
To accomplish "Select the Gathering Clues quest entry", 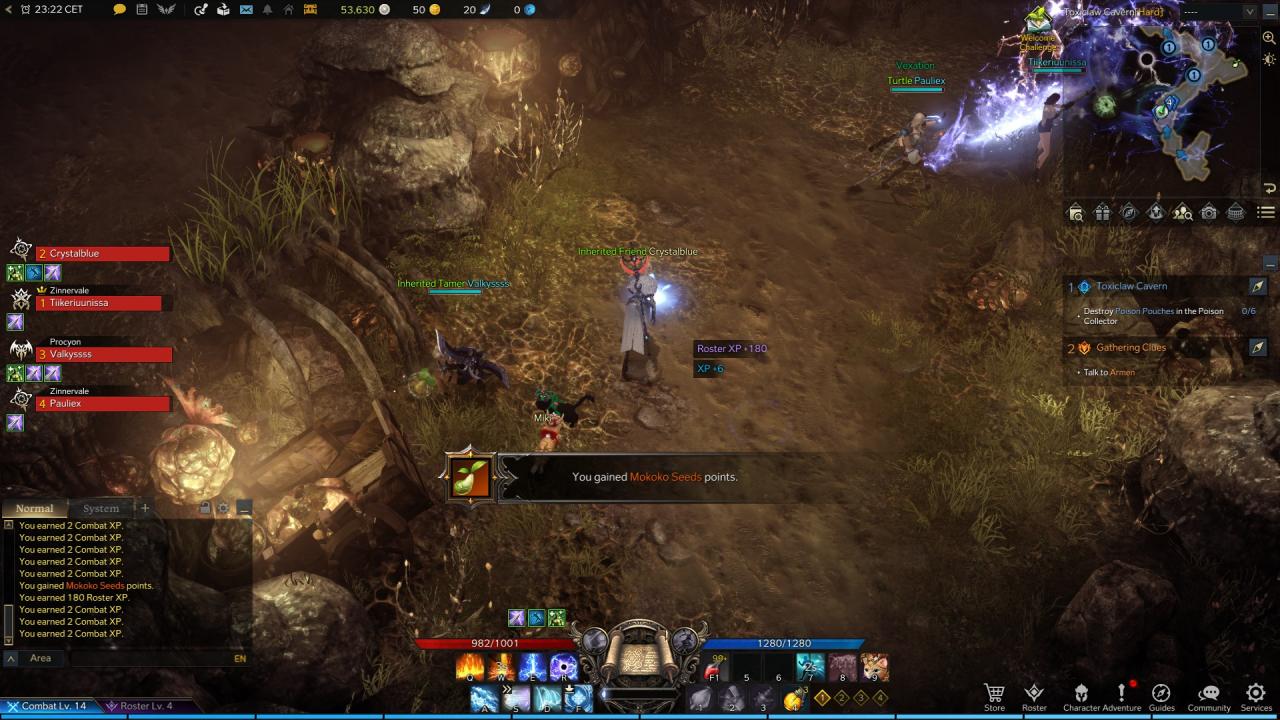I will [1130, 348].
